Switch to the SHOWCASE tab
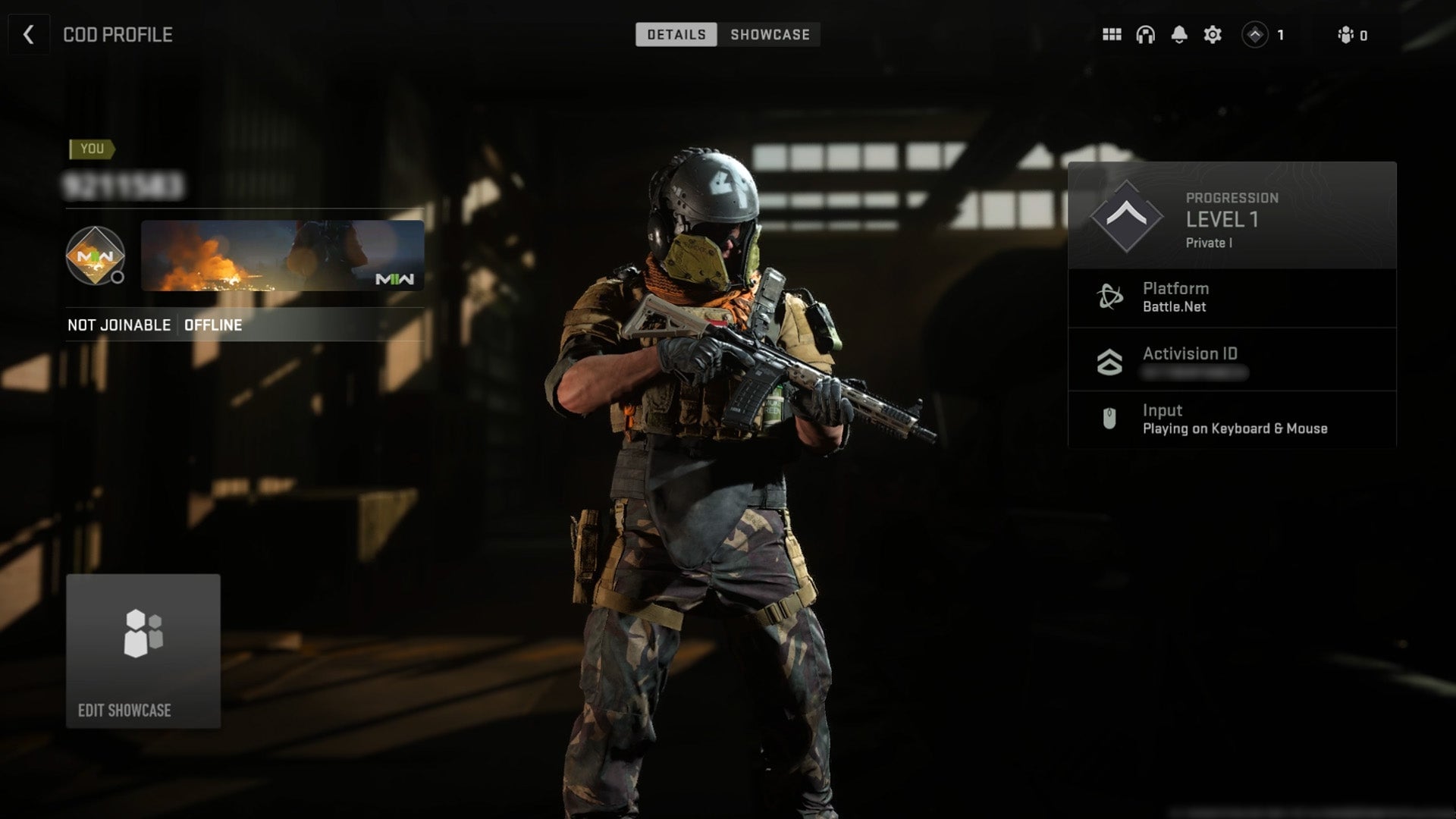The height and width of the screenshot is (819, 1456). point(769,34)
